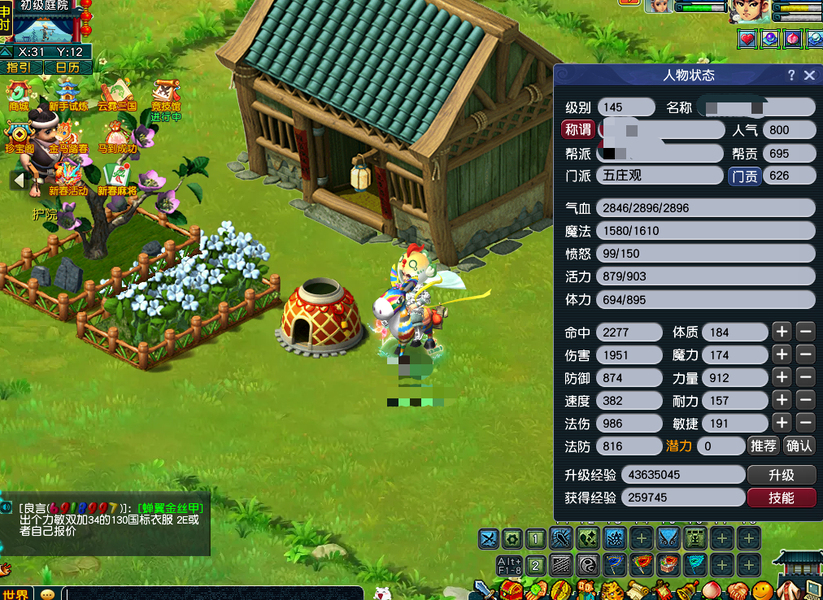Viewport: 823px width, 600px height.
Task: Click the 升级 level-up button
Action: 781,475
